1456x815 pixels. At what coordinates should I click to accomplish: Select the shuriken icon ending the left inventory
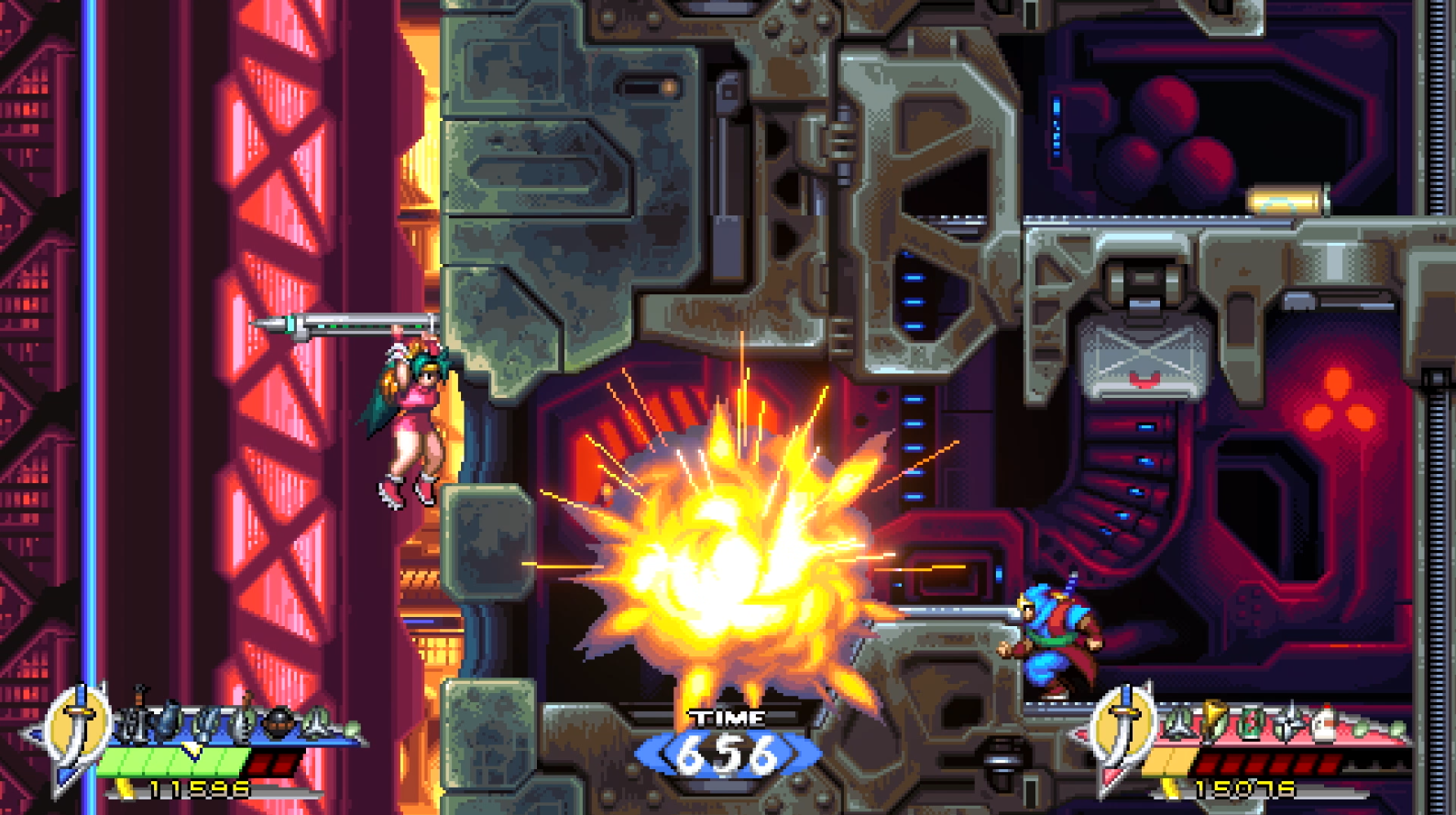click(x=318, y=721)
